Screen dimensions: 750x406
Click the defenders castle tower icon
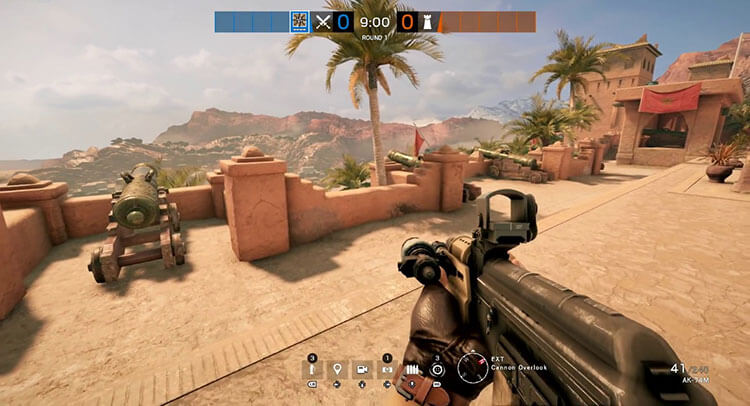[428, 21]
